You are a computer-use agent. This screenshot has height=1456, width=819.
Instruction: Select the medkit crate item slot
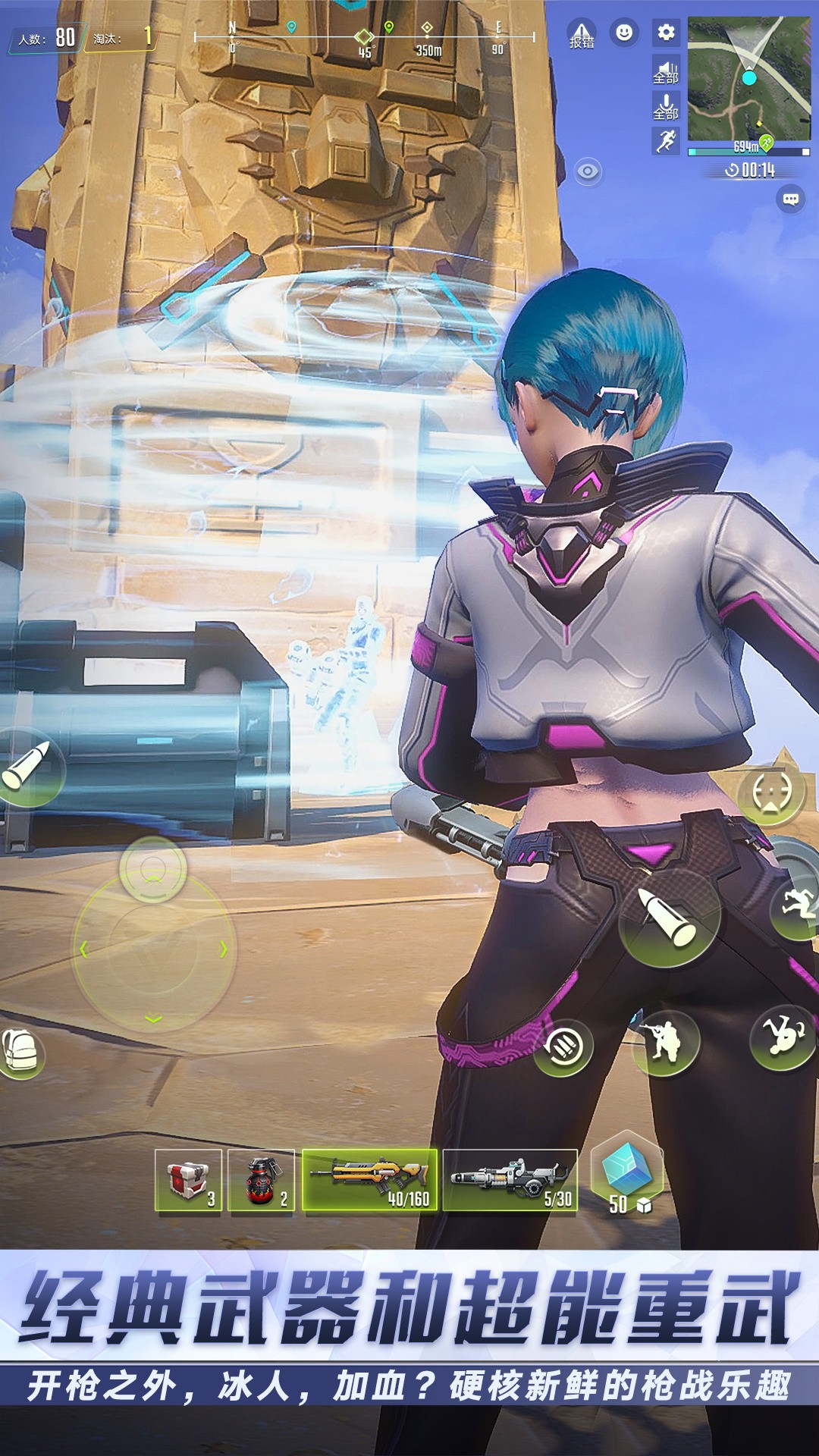click(x=188, y=1181)
